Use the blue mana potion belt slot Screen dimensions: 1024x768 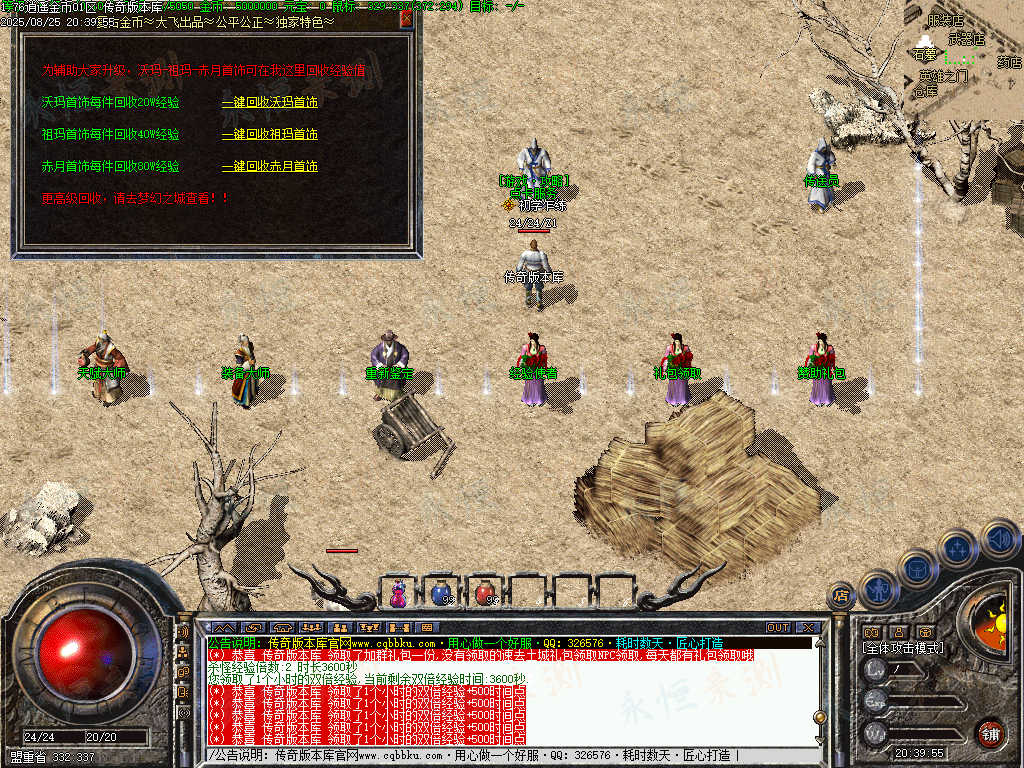point(440,593)
